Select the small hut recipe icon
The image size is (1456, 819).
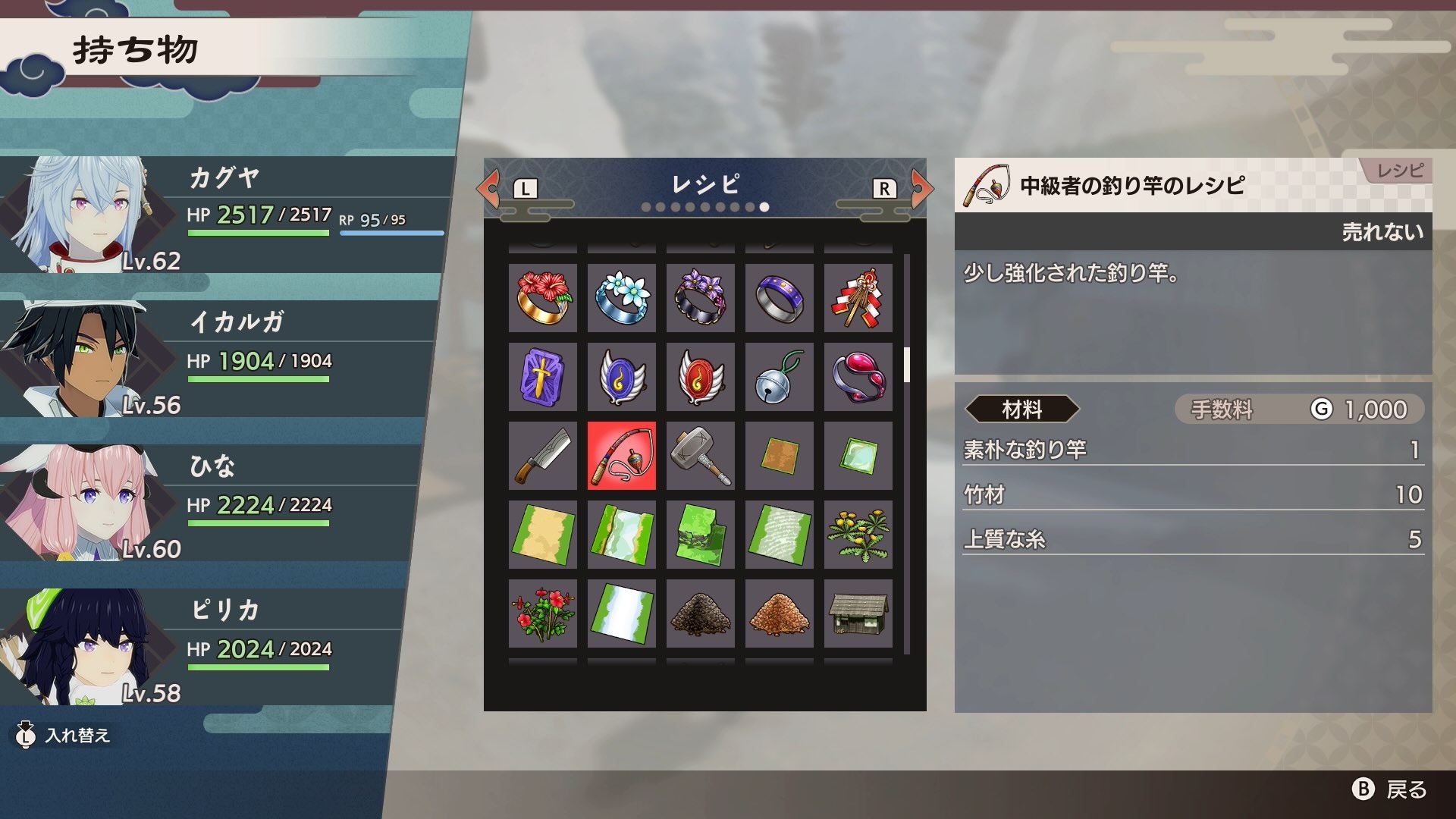[x=858, y=613]
